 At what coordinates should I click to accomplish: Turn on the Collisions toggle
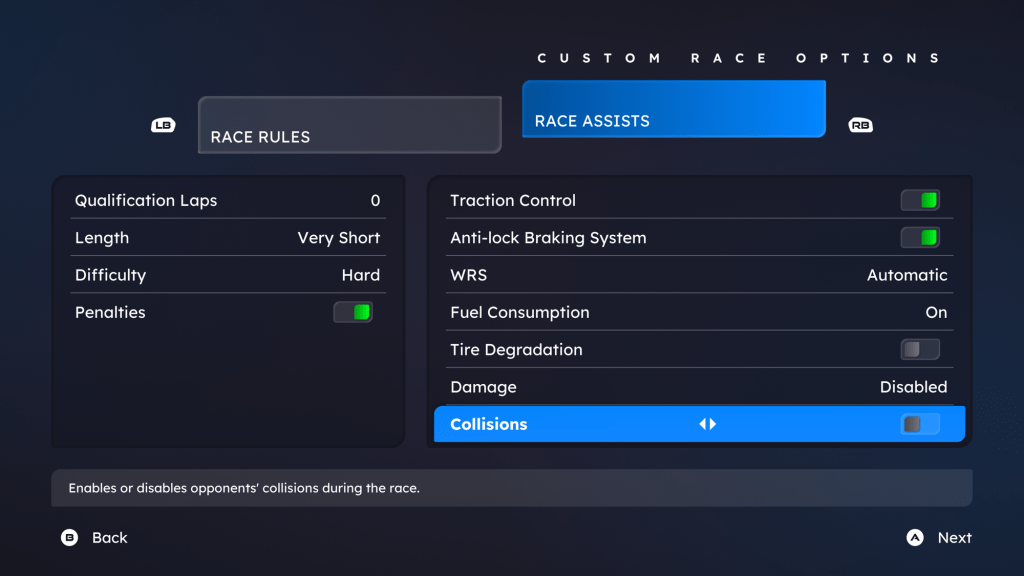(x=920, y=424)
